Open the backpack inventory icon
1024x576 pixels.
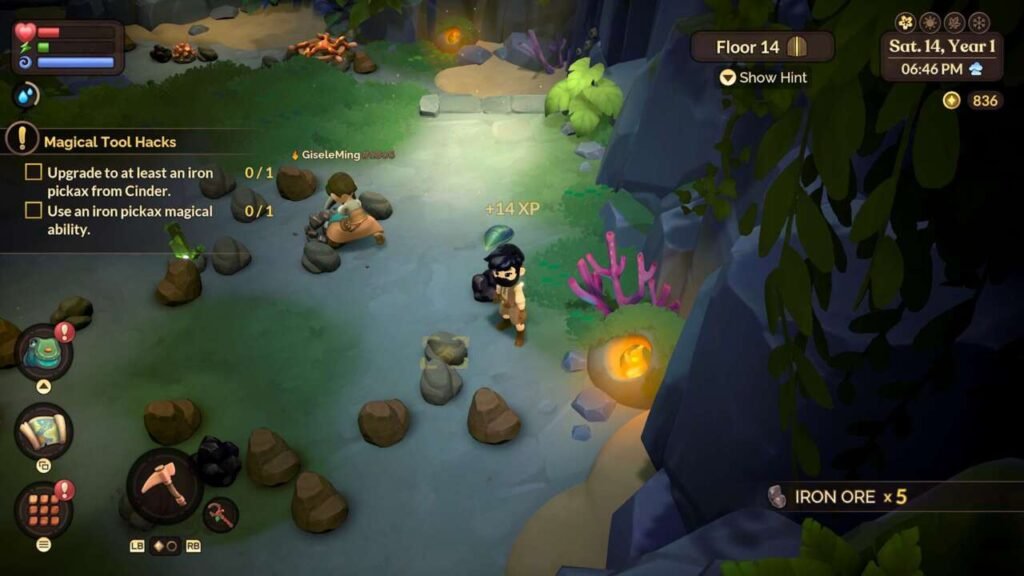click(43, 351)
